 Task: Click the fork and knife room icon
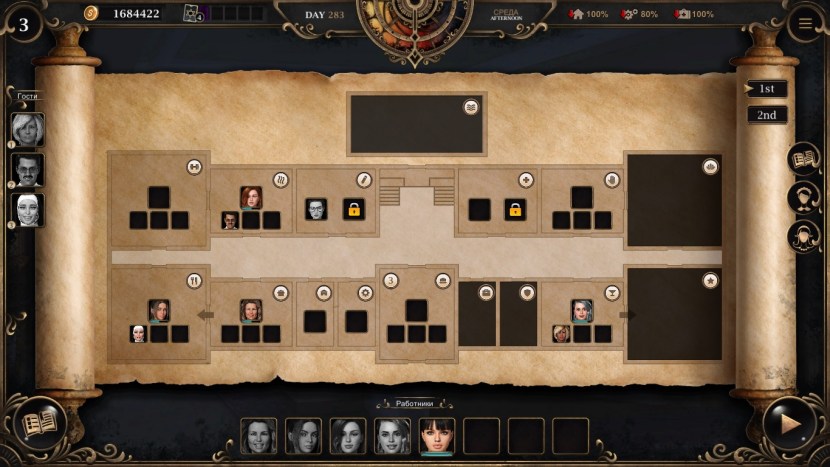click(x=195, y=281)
